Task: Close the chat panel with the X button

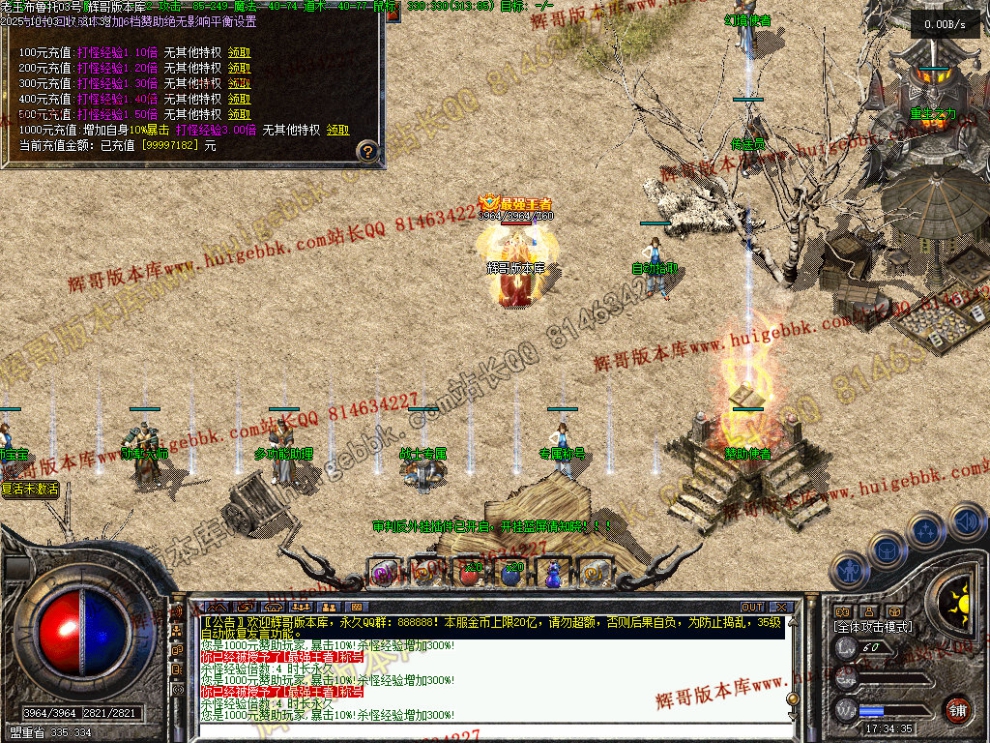Action: [x=781, y=607]
